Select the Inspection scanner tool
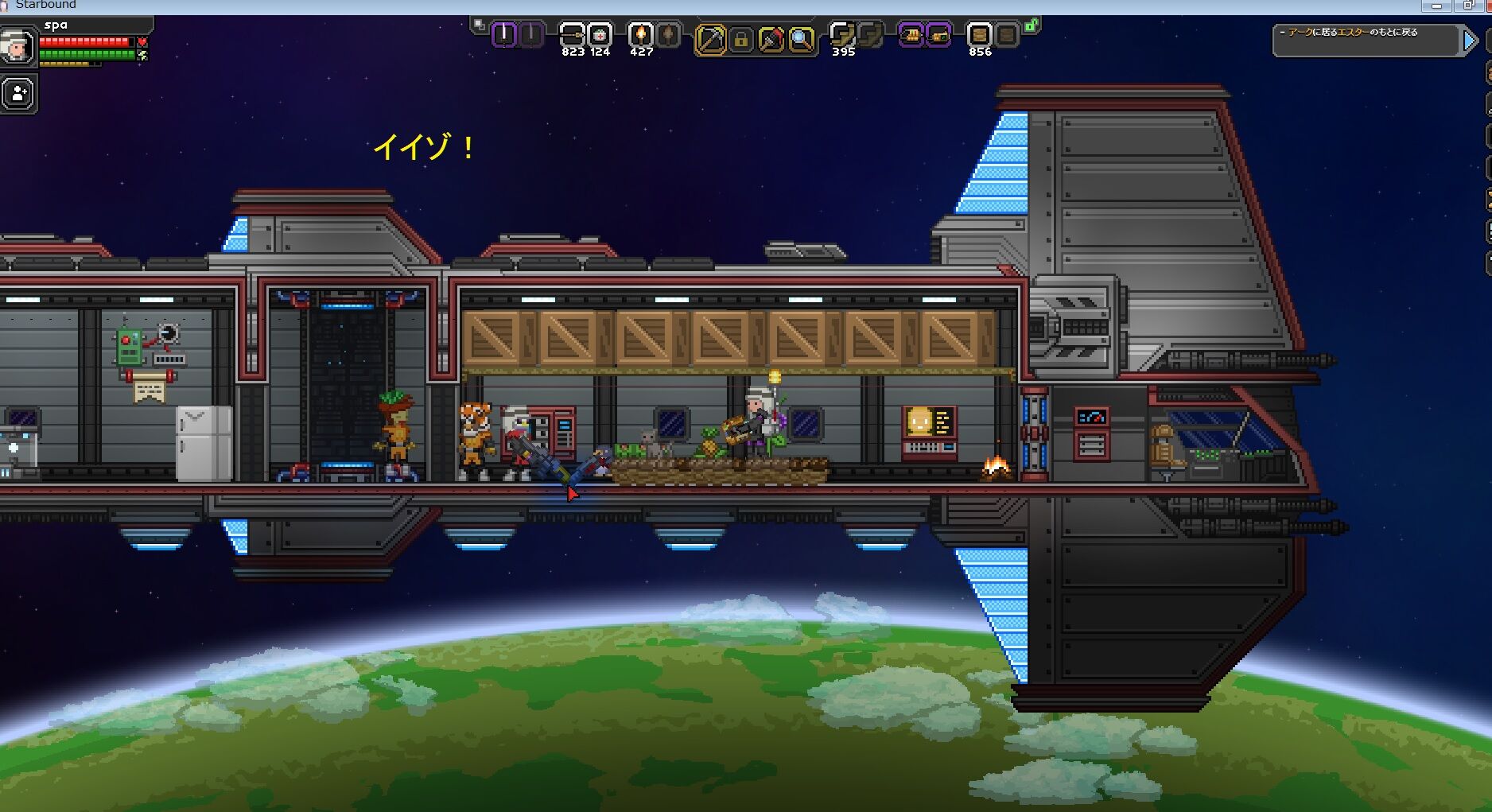This screenshot has width=1492, height=812. [798, 37]
